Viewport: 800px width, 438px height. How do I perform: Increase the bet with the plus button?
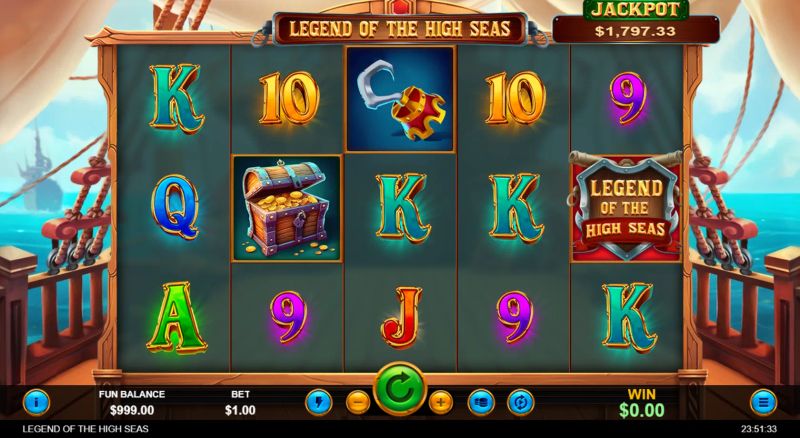click(441, 402)
